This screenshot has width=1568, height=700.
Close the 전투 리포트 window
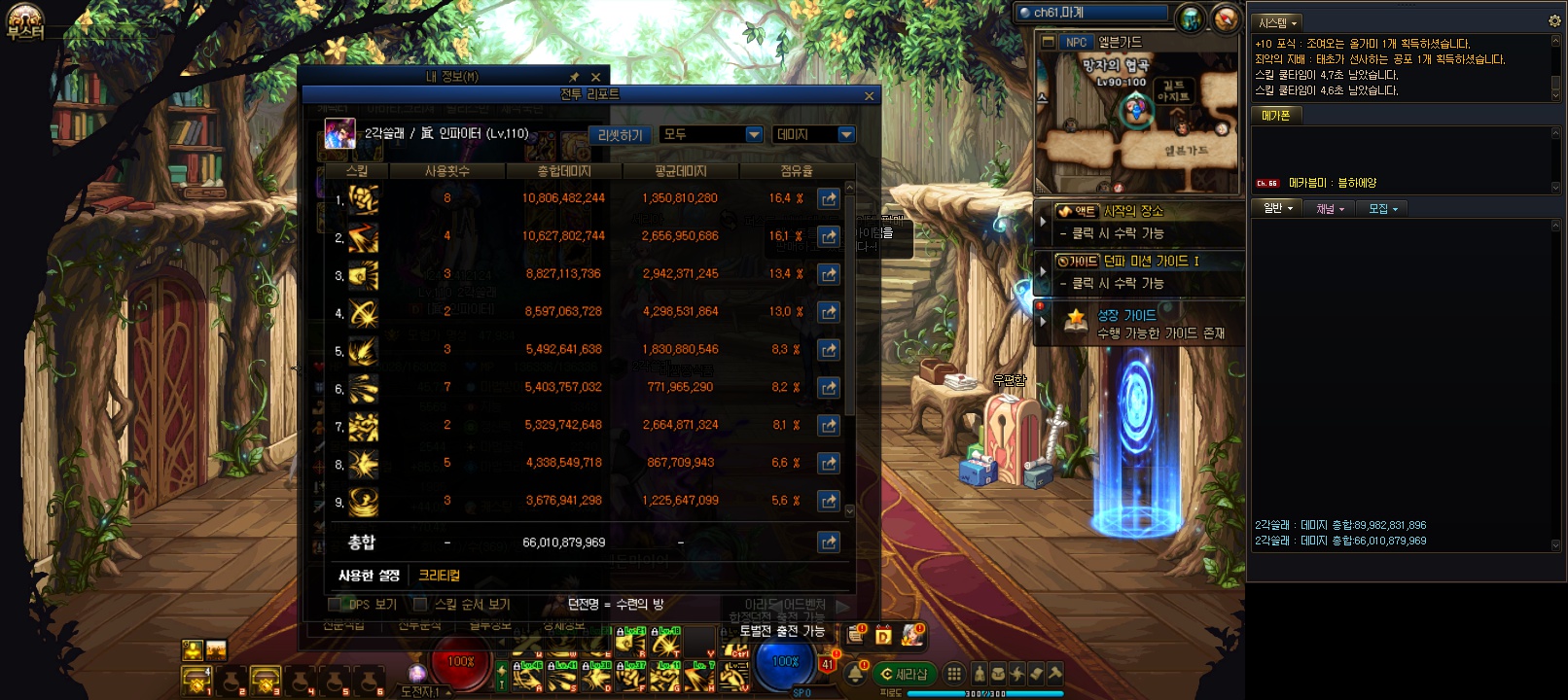pos(869,95)
